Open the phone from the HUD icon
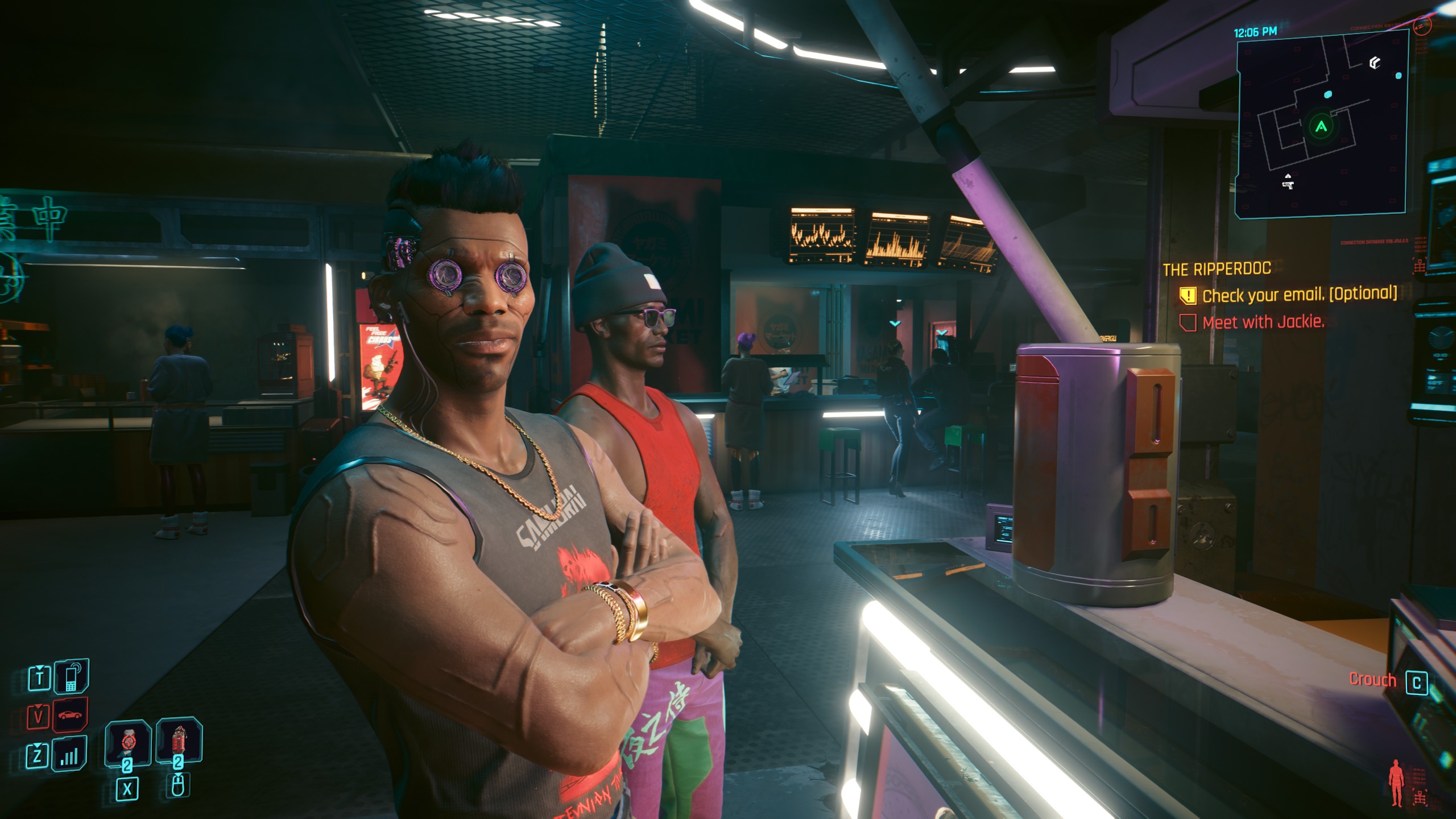This screenshot has height=819, width=1456. pyautogui.click(x=71, y=676)
